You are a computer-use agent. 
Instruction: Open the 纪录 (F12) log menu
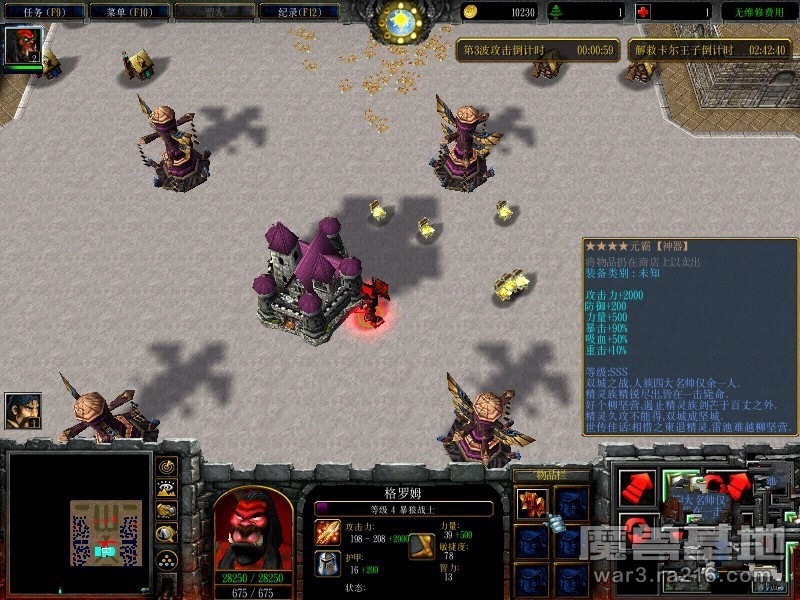click(298, 11)
